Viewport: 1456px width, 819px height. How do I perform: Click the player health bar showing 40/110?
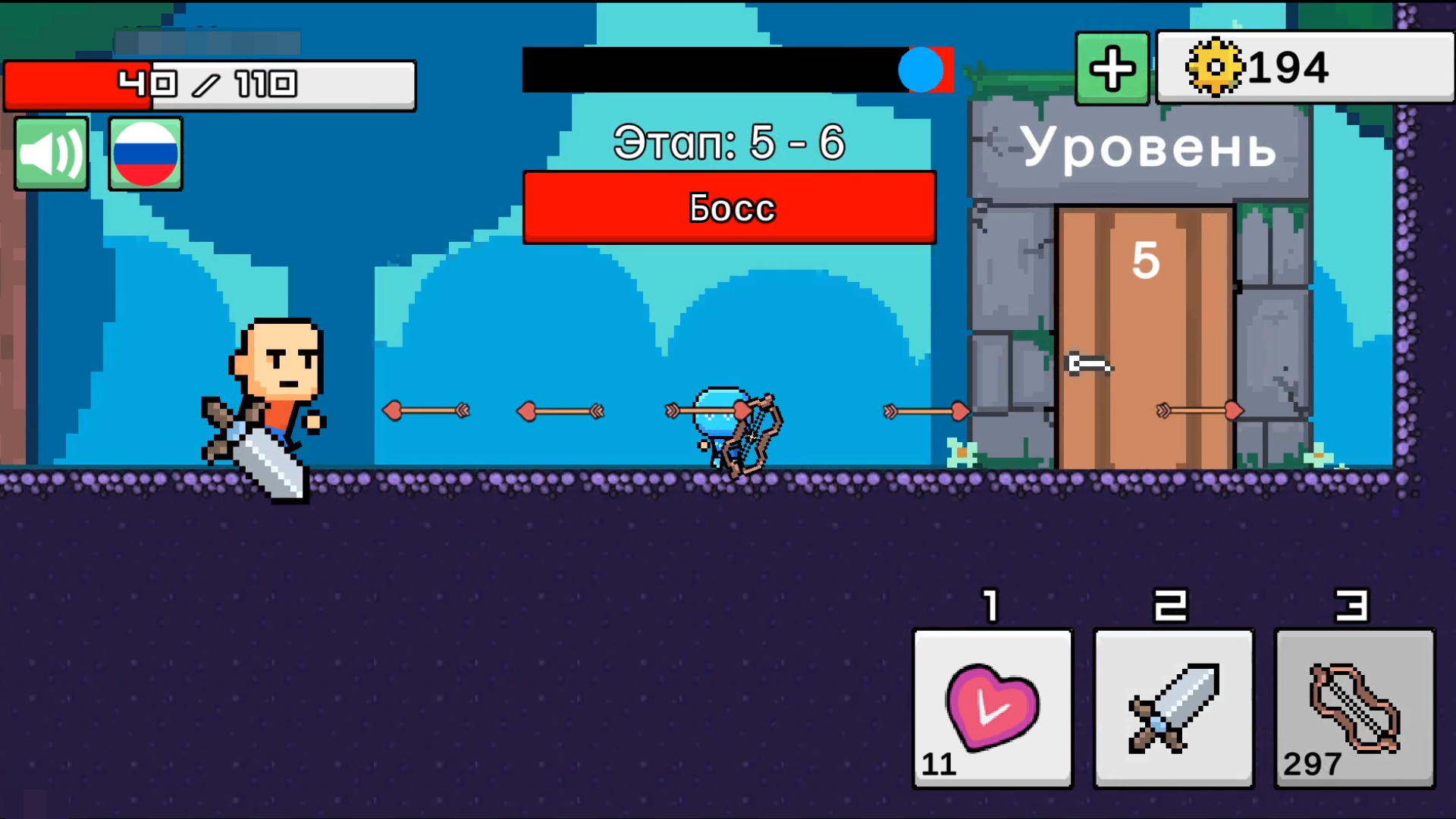(210, 83)
